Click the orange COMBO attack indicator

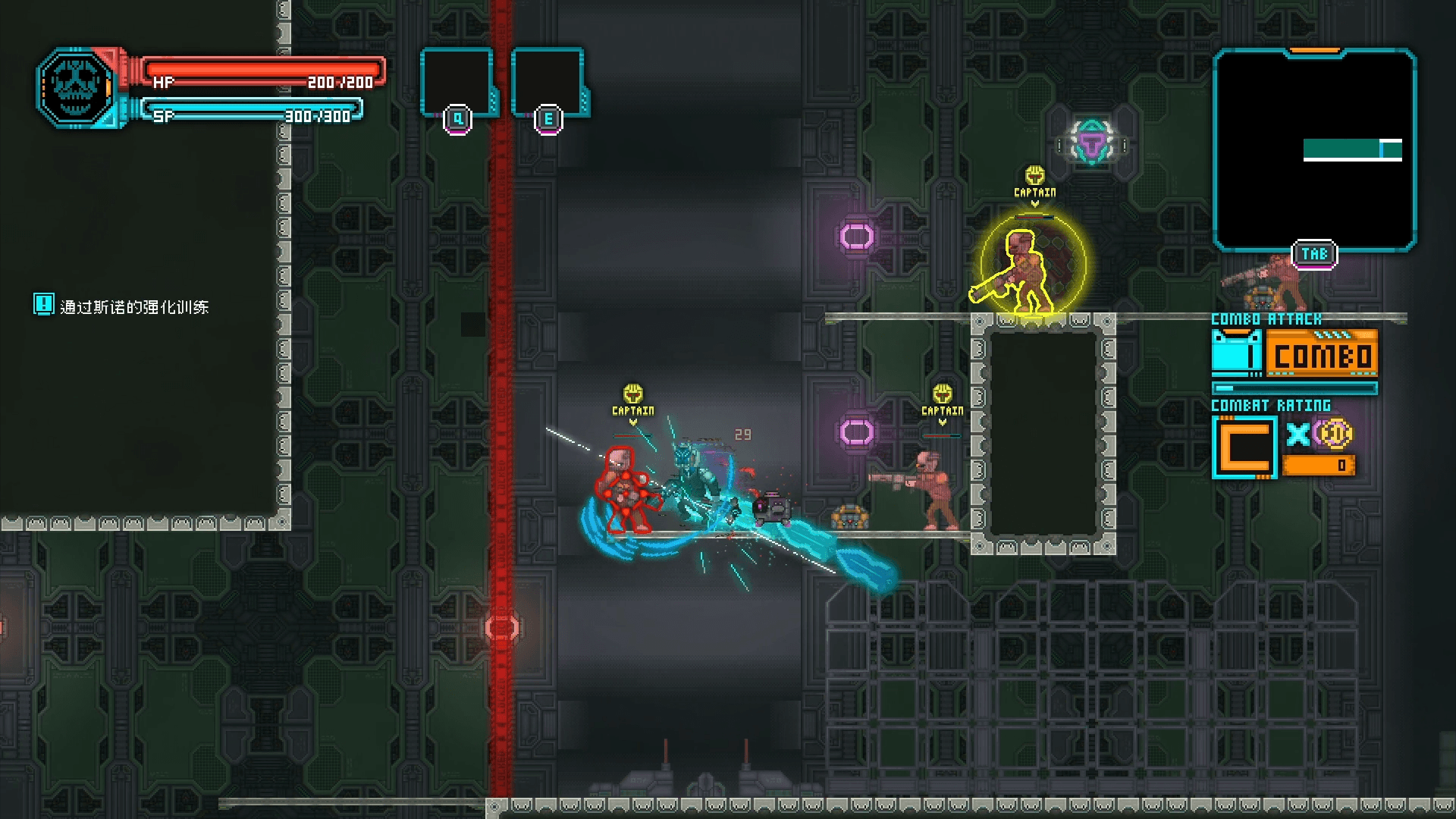coord(1321,354)
